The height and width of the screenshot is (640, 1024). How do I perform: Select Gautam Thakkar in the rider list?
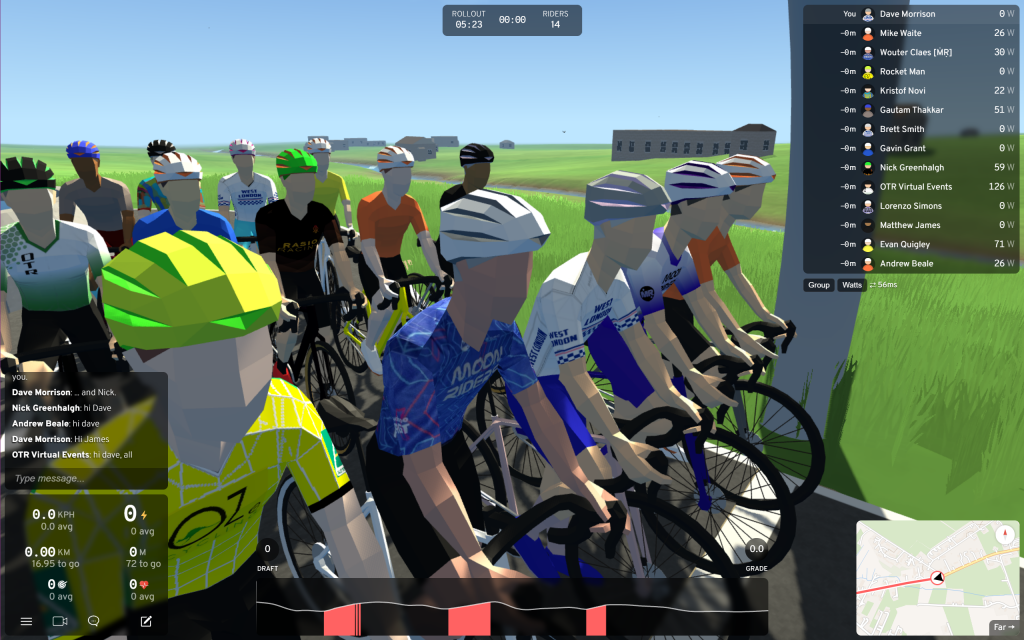tap(911, 110)
